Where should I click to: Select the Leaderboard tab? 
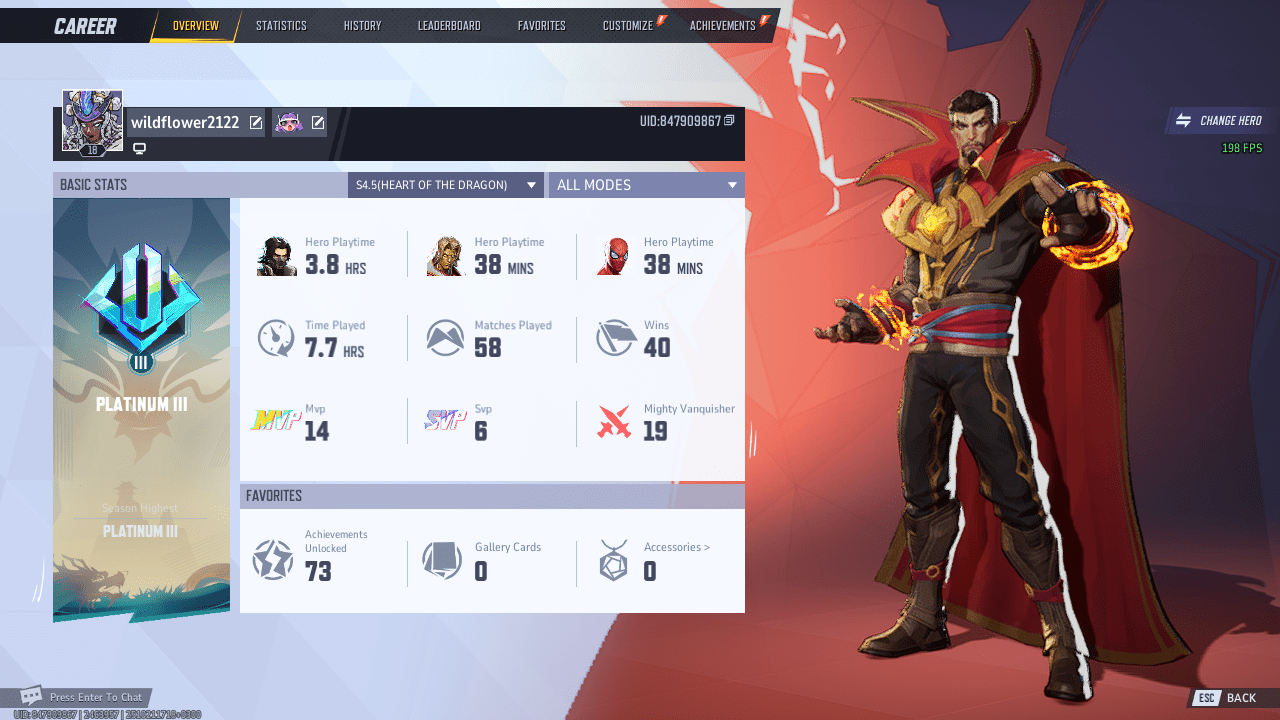(449, 25)
